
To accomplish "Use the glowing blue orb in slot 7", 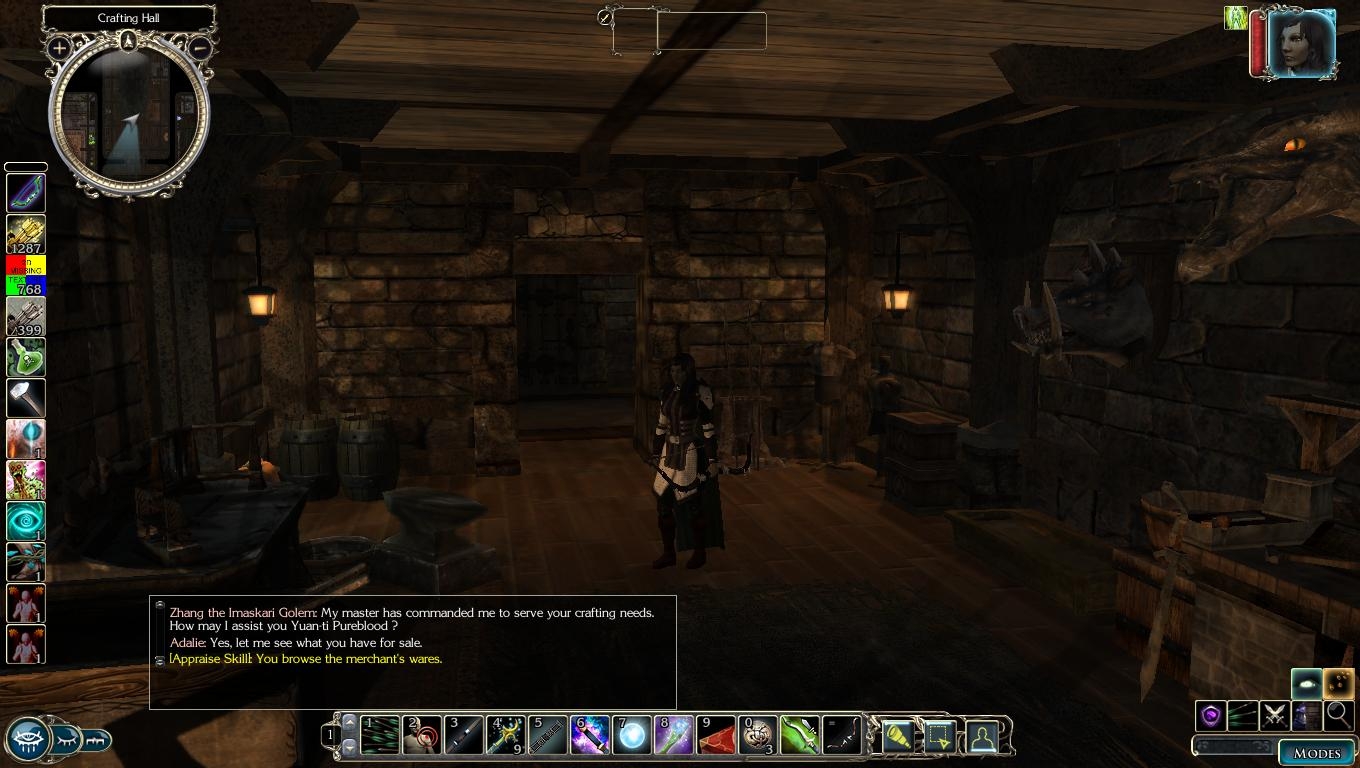I will (x=632, y=736).
